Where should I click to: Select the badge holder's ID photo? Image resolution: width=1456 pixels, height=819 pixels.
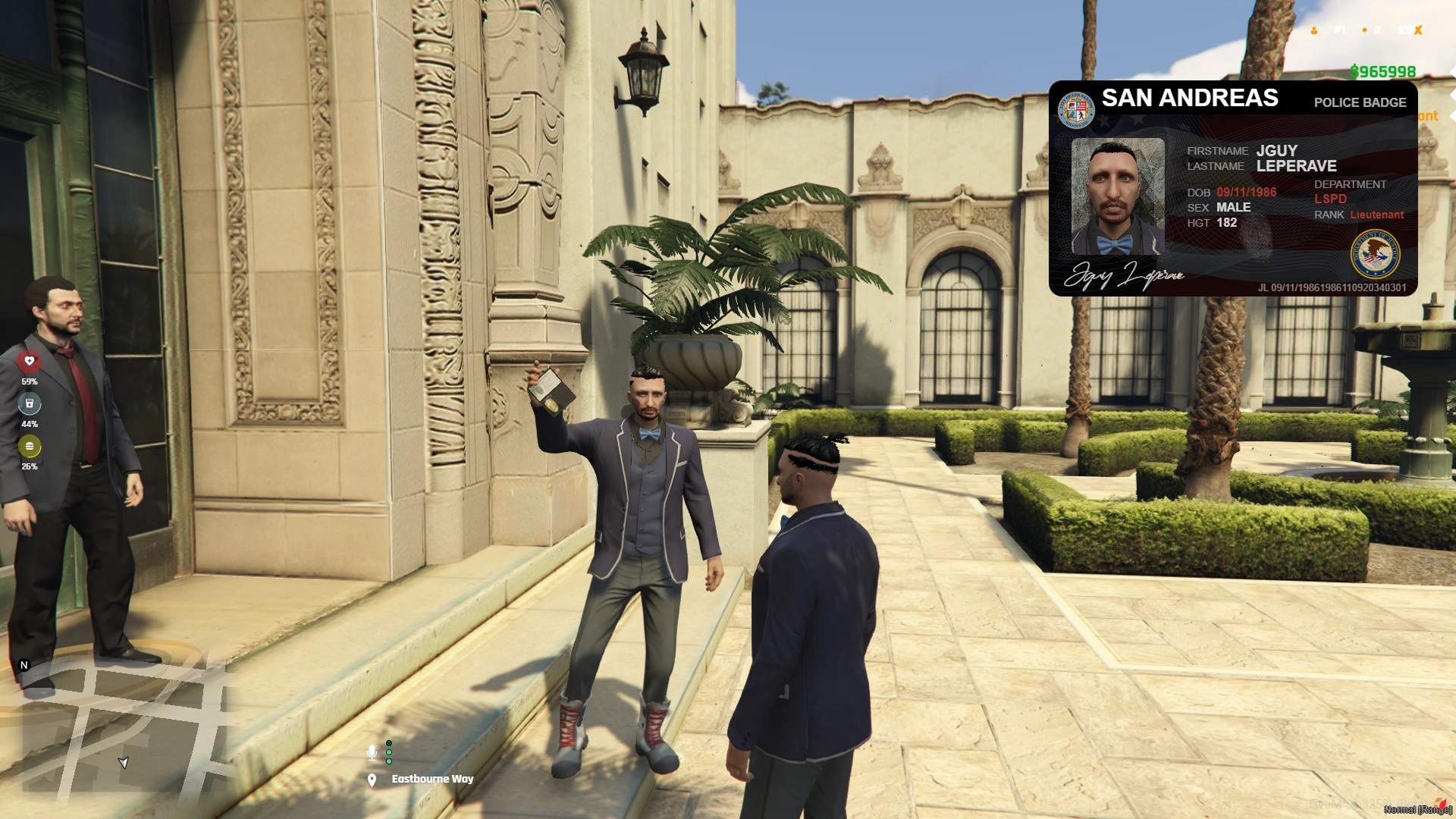coord(1117,196)
